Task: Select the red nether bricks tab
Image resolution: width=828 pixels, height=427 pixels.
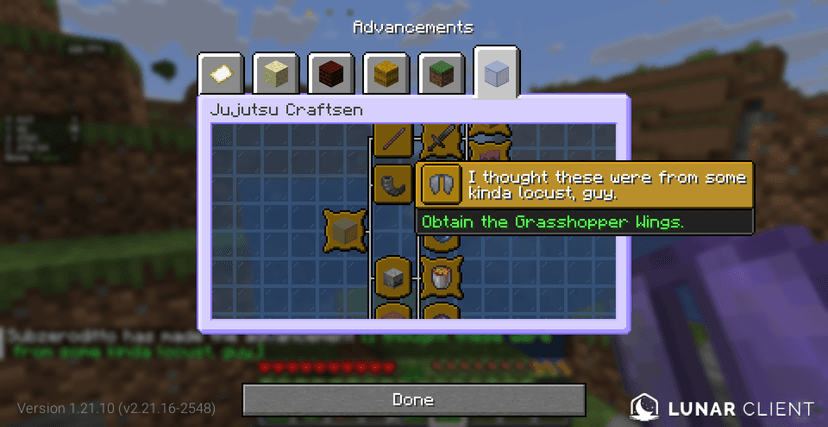Action: tap(330, 74)
